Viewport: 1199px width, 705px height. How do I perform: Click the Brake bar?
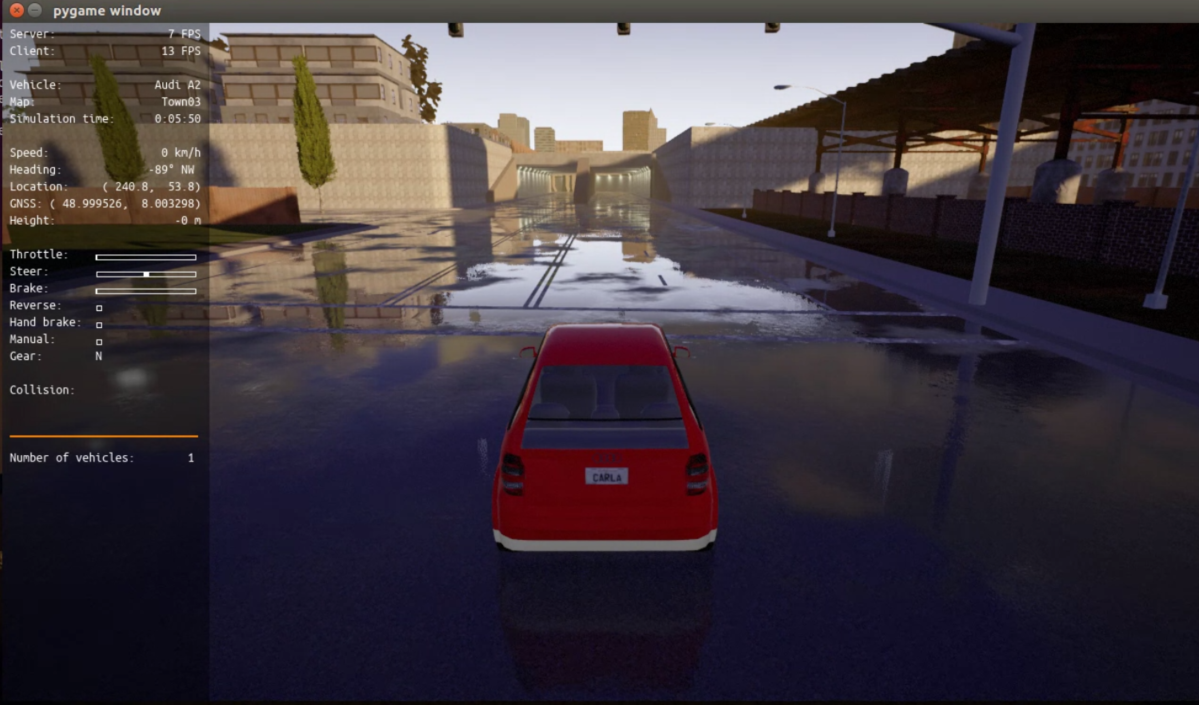pos(146,291)
